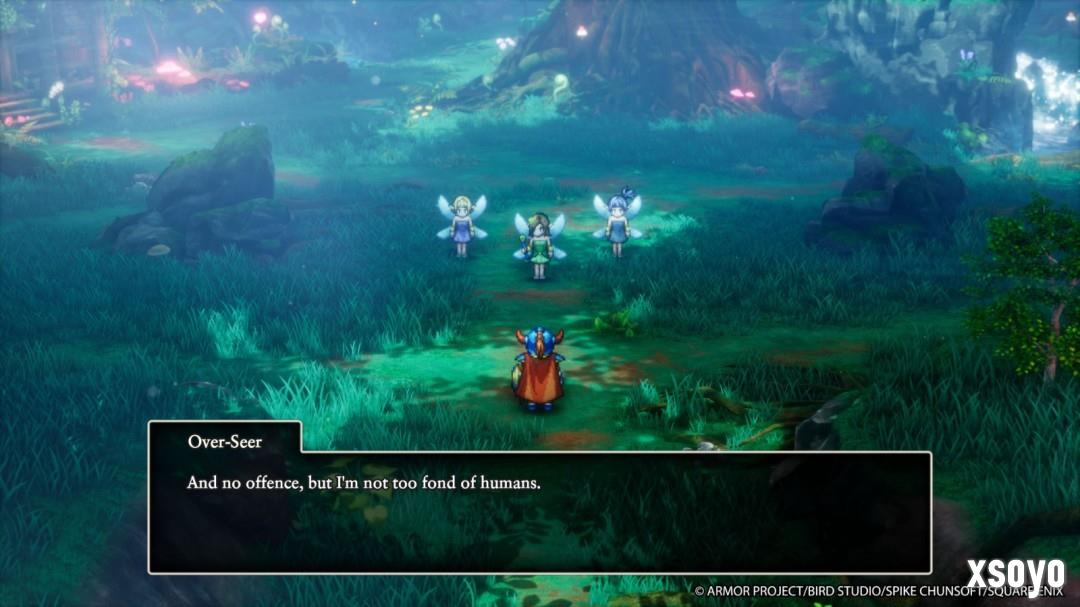This screenshot has width=1080, height=607.
Task: Advance the Over-Seer dialogue box
Action: pyautogui.click(x=540, y=512)
